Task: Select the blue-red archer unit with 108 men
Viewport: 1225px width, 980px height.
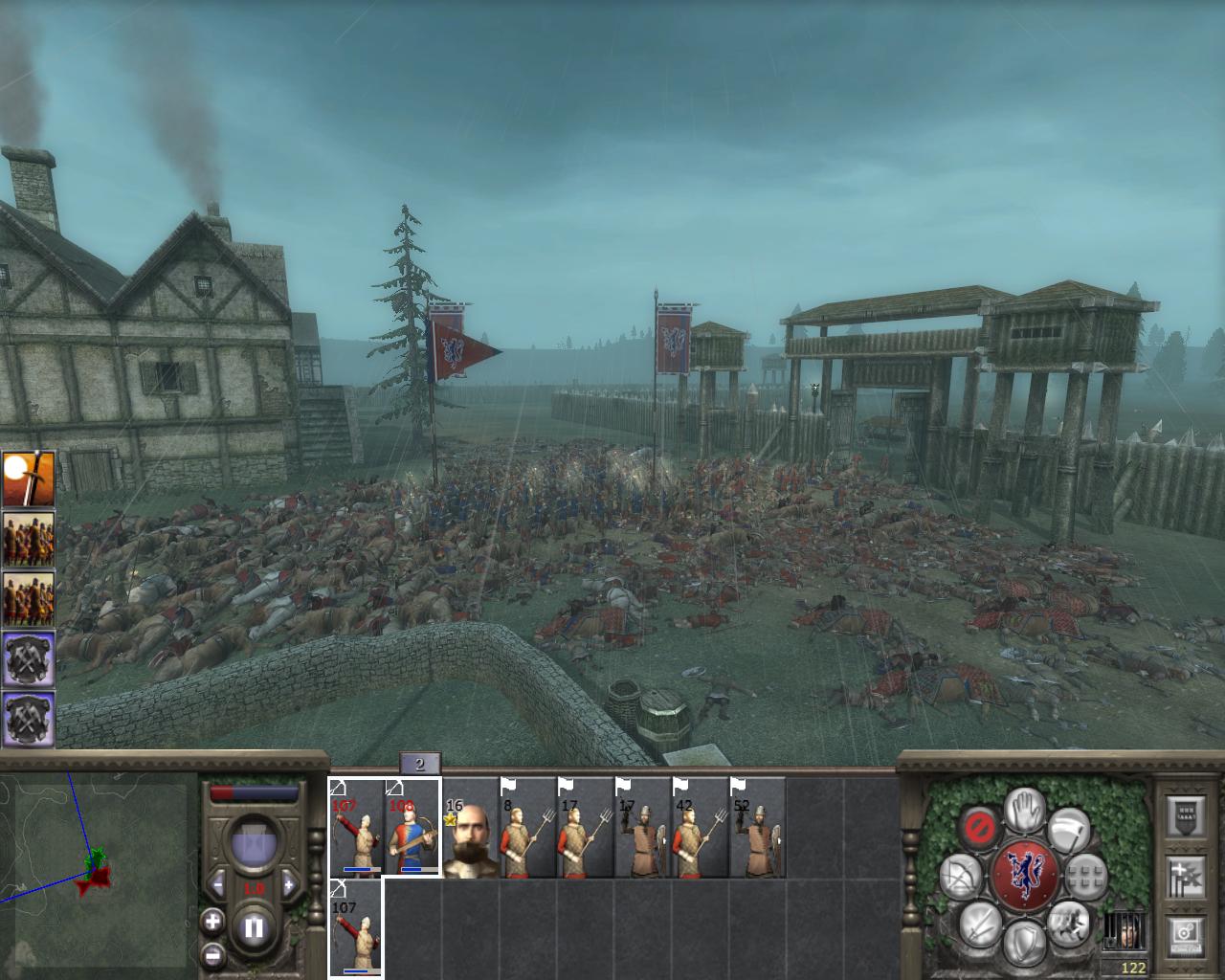Action: [x=412, y=828]
